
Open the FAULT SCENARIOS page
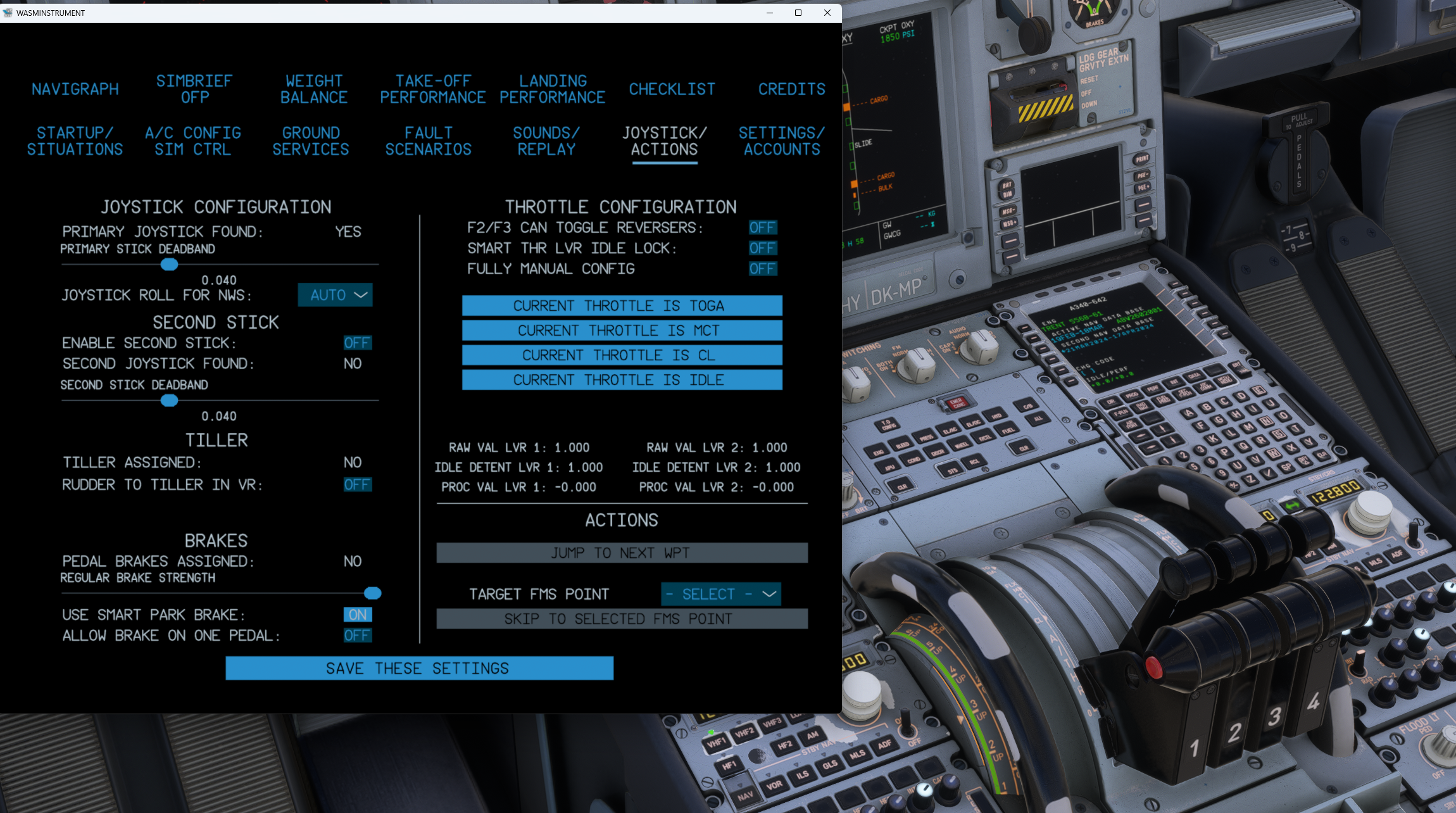pos(429,141)
